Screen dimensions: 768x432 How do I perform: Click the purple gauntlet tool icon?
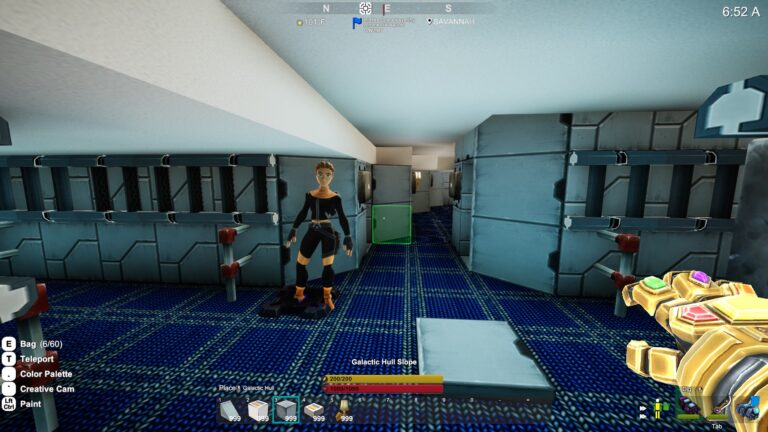click(x=690, y=406)
